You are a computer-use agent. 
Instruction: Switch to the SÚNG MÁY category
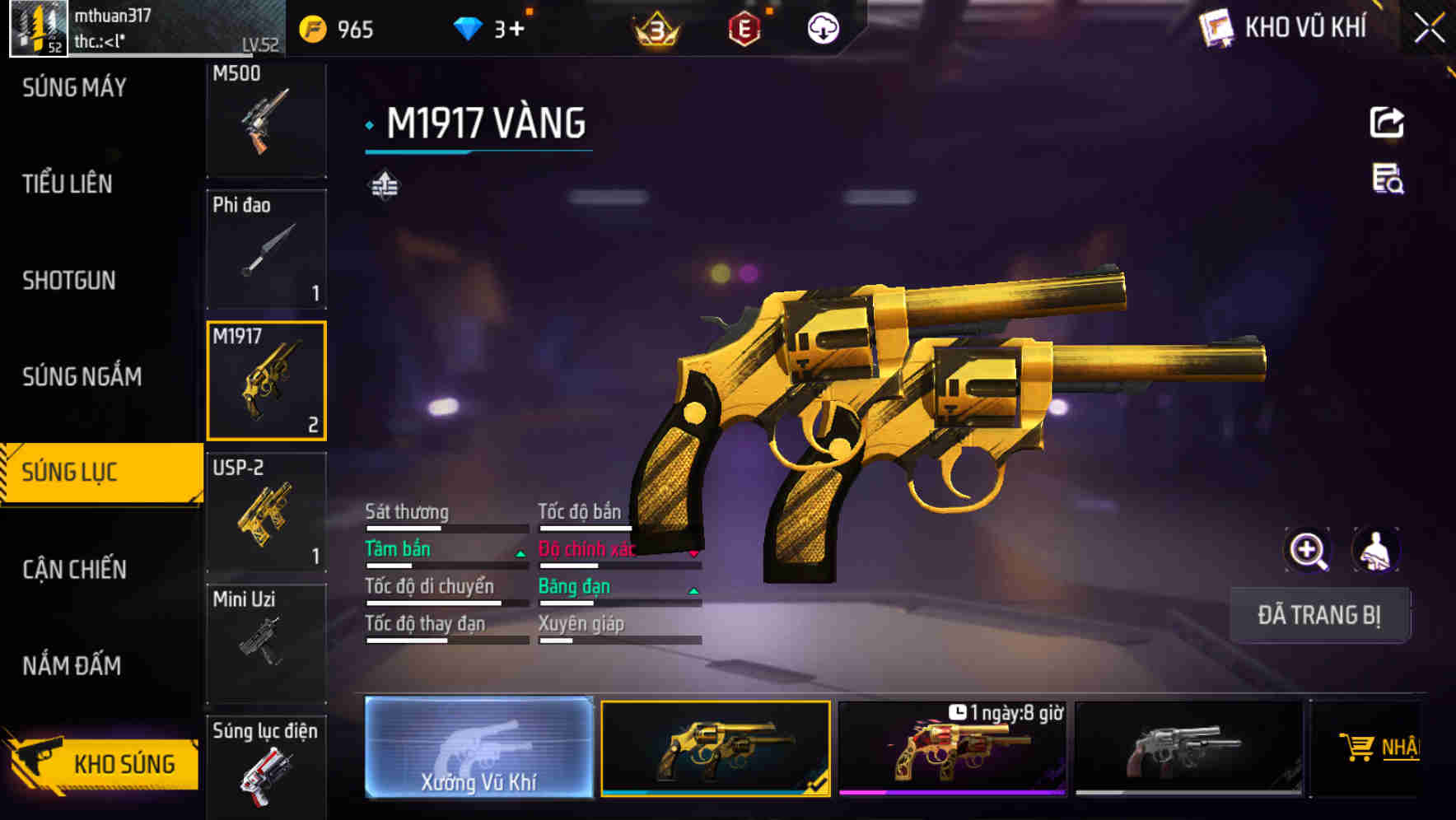tap(74, 87)
